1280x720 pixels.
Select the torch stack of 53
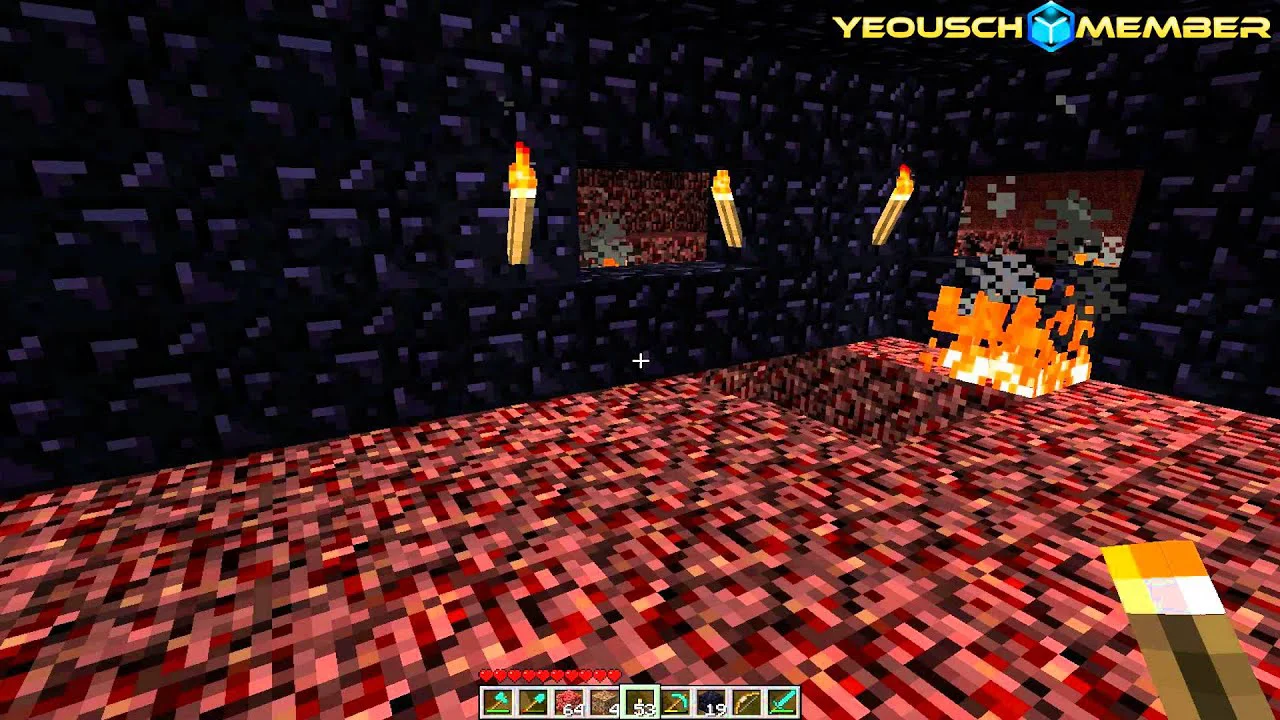[640, 702]
